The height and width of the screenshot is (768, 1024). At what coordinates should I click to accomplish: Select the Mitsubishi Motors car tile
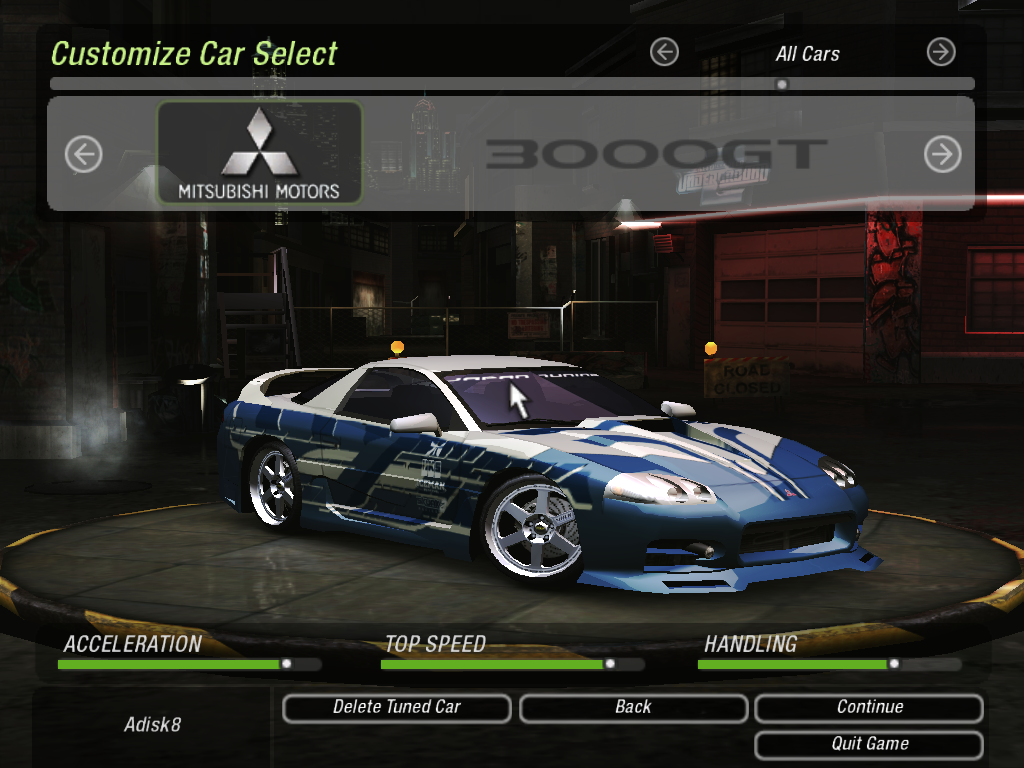[259, 152]
